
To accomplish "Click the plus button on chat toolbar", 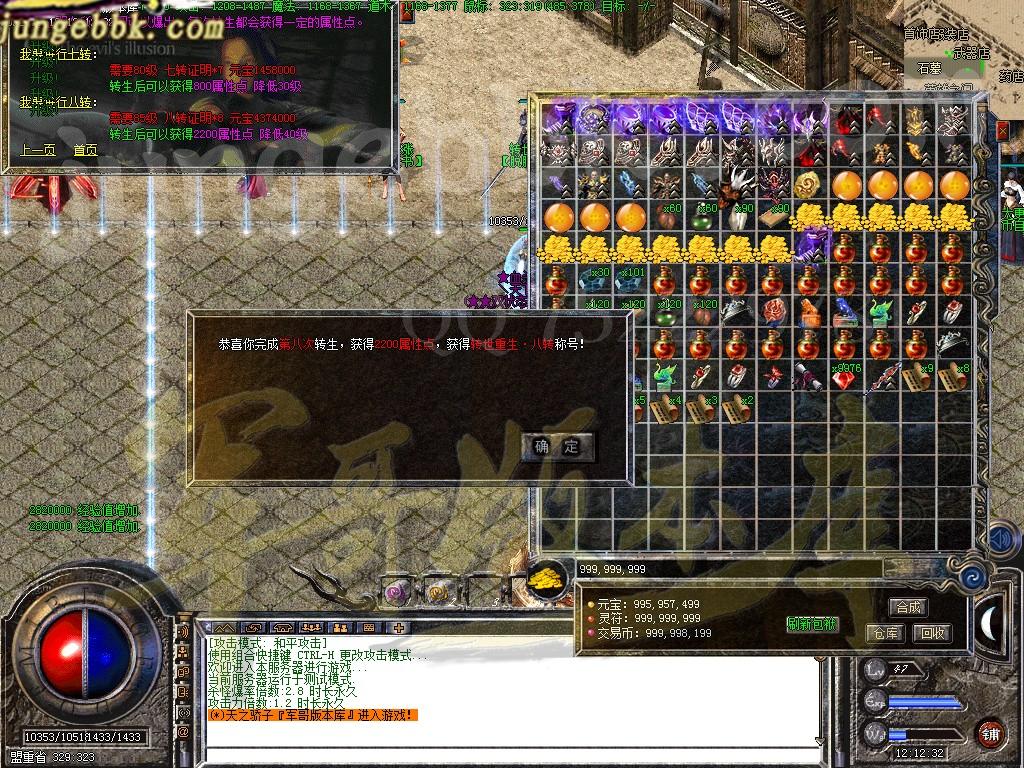I will point(398,628).
